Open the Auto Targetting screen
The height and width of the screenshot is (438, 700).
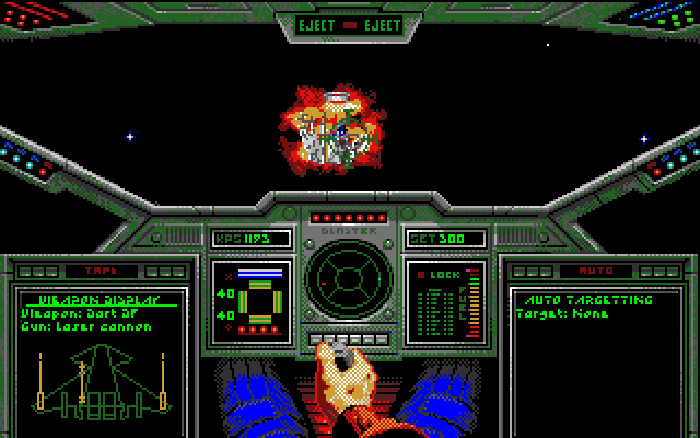596,355
